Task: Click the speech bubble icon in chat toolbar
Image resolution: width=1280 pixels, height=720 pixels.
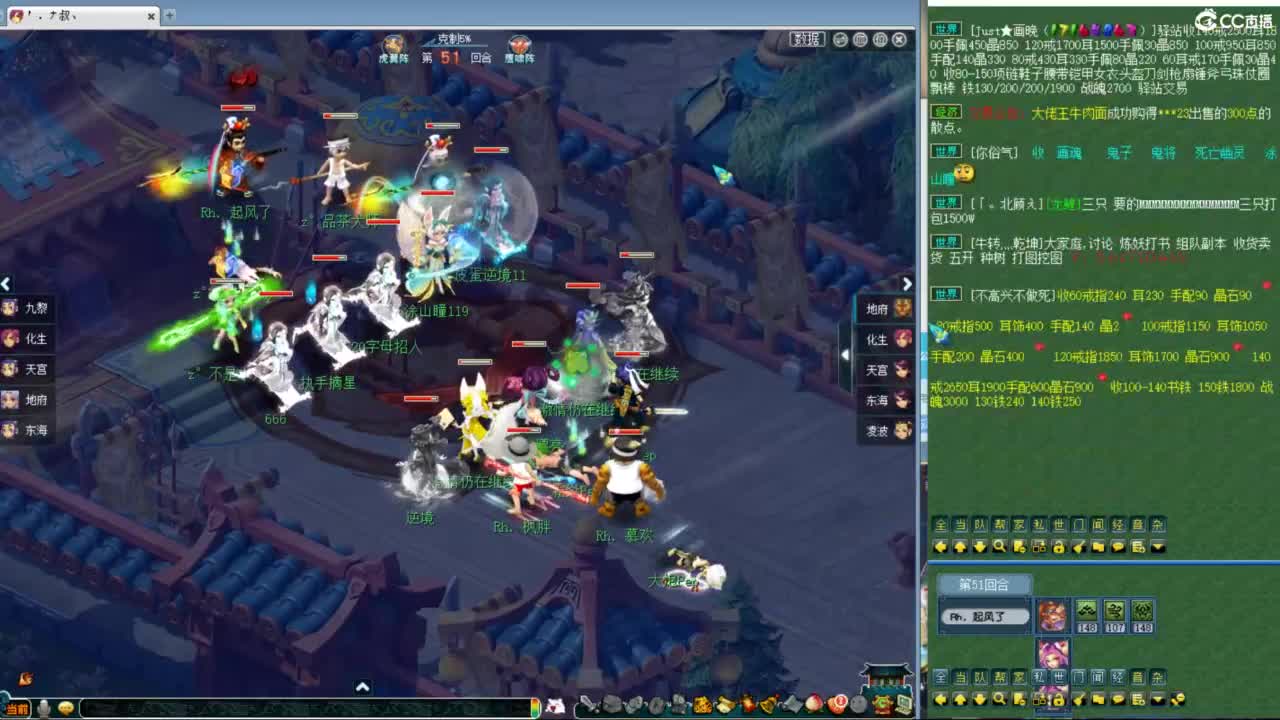Action: tap(1116, 546)
